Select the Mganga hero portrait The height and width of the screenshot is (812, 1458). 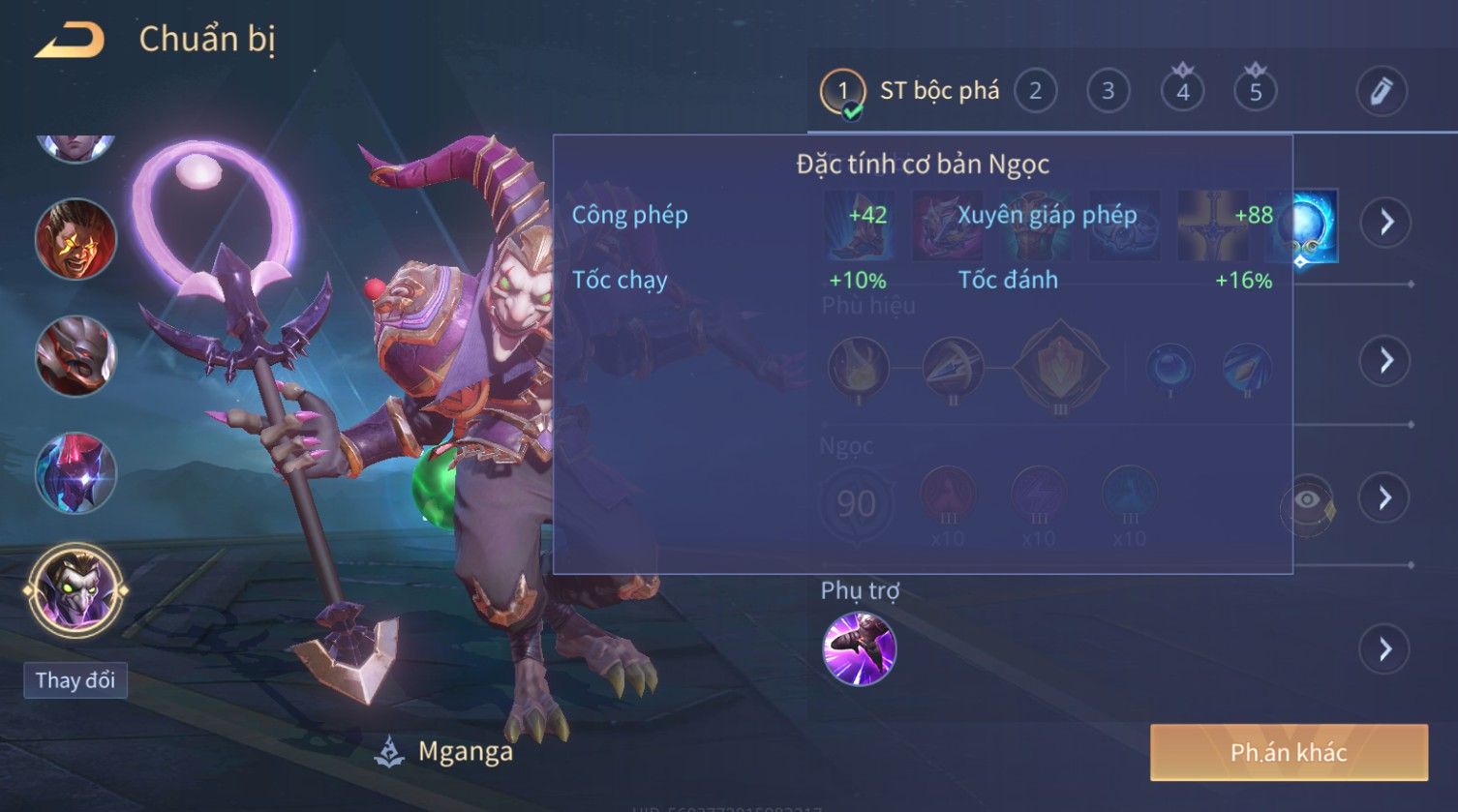pos(76,589)
